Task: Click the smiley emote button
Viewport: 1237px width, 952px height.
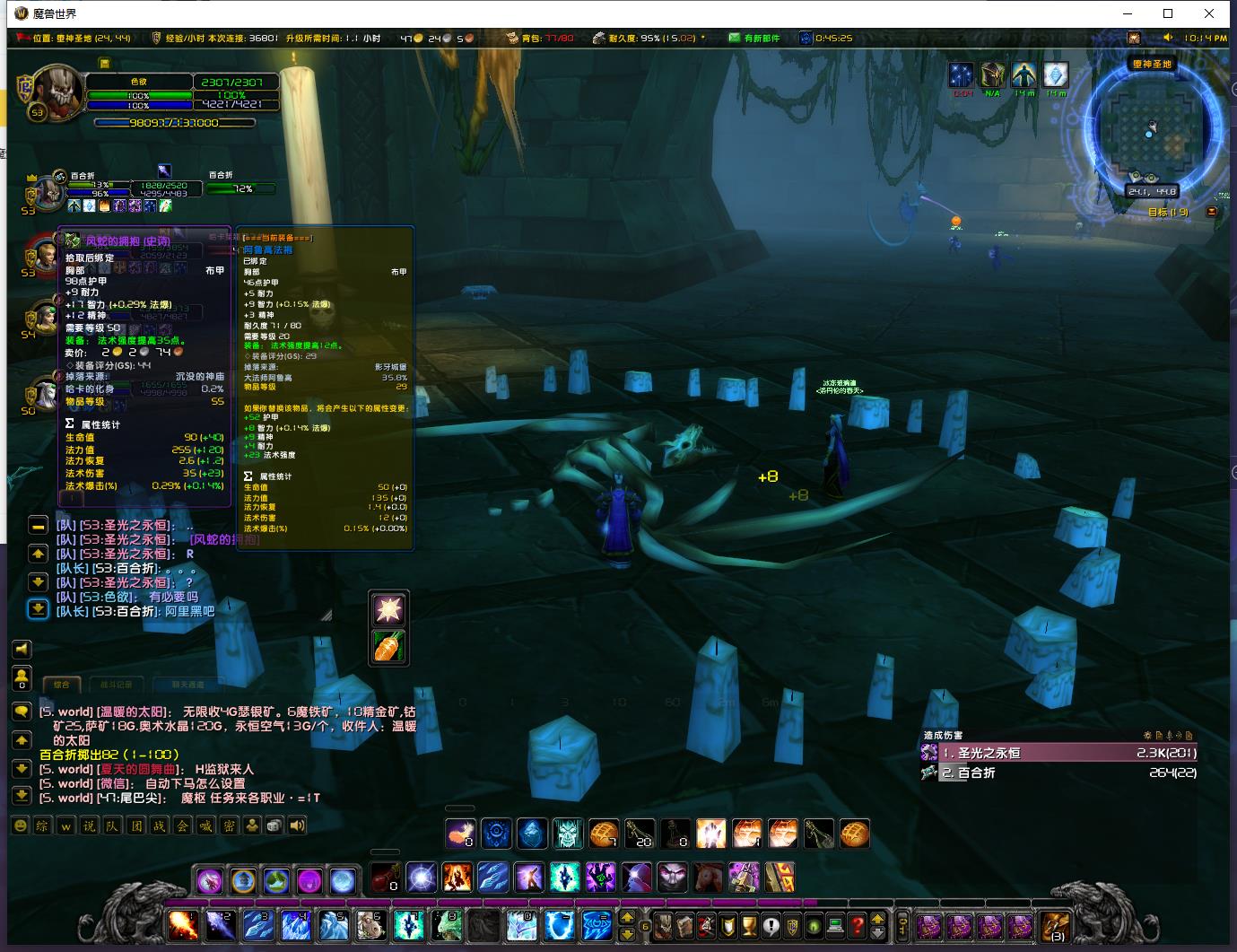Action: click(x=20, y=825)
